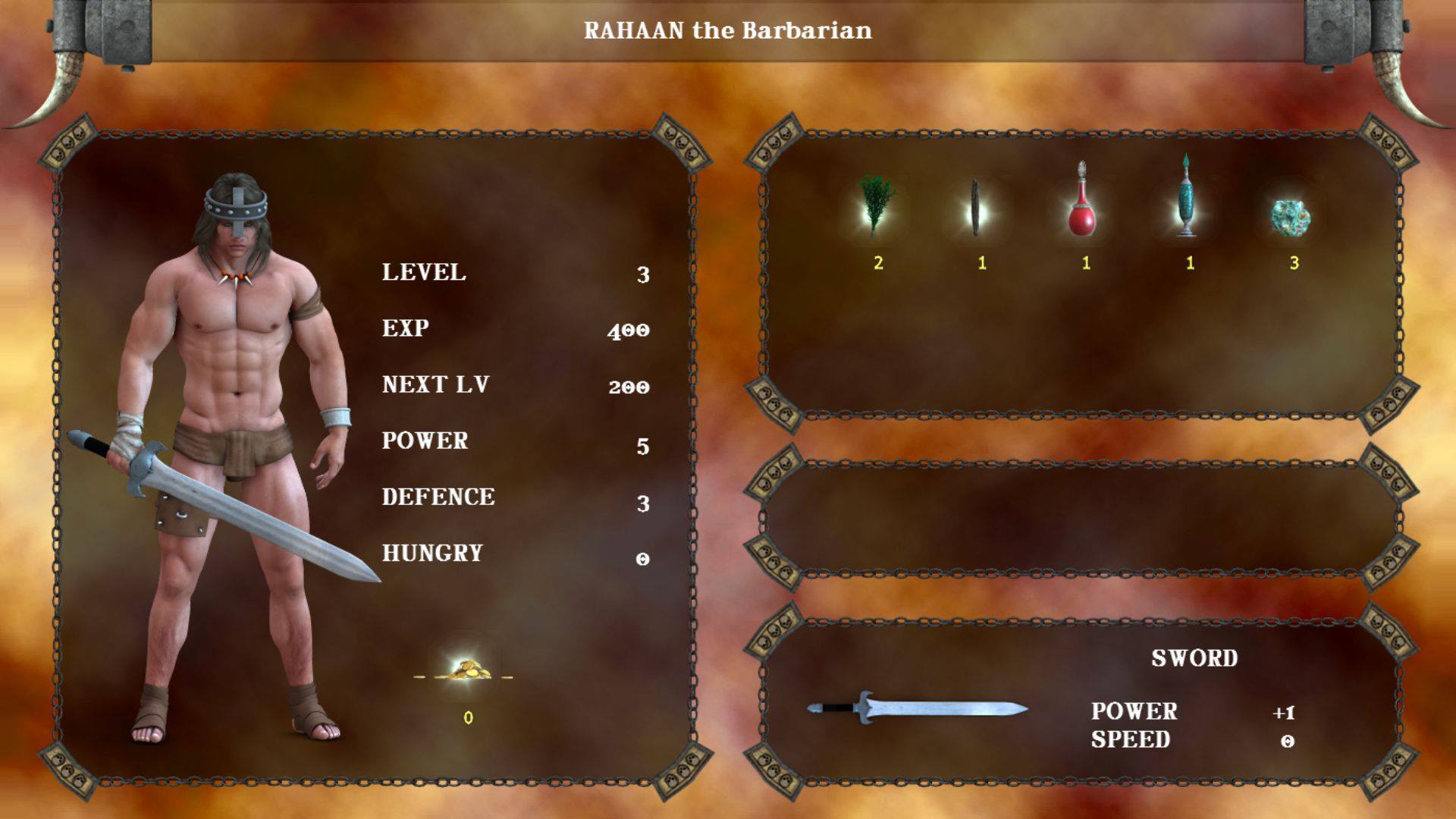Select the equipped sword weapon slot
This screenshot has width=1456, height=819.
(x=917, y=709)
